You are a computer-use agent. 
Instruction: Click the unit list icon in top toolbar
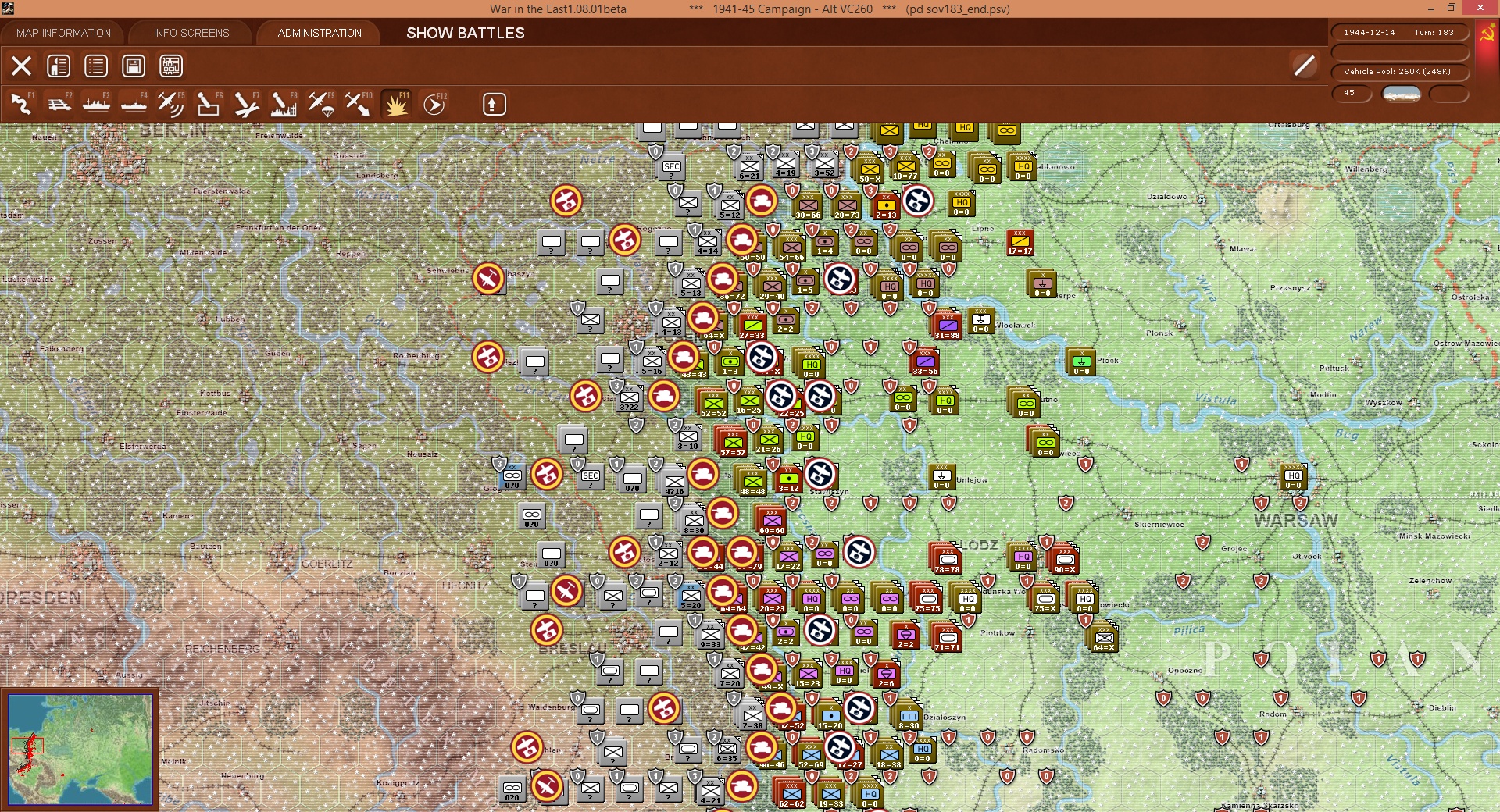pos(95,66)
